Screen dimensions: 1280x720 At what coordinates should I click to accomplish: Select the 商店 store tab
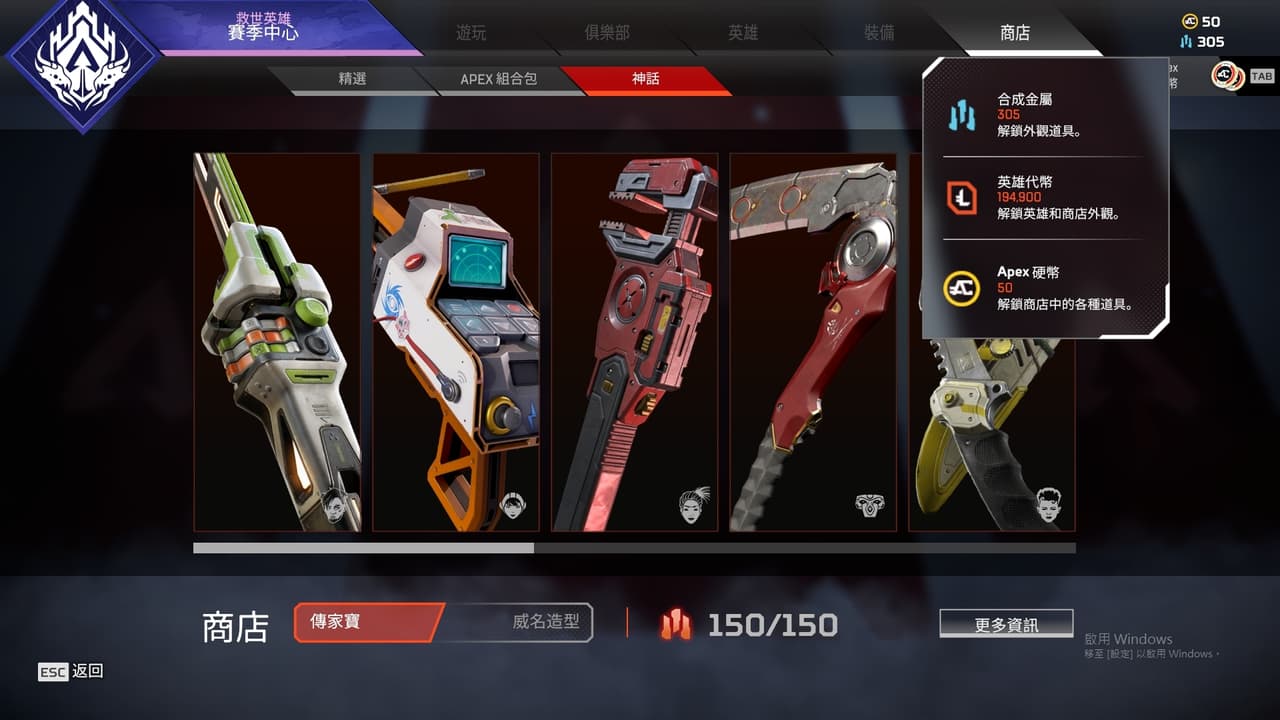[x=1015, y=33]
